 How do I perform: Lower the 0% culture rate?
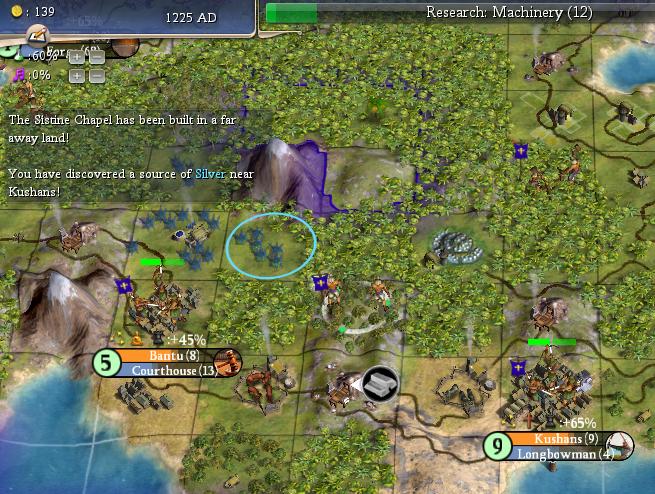[x=96, y=76]
